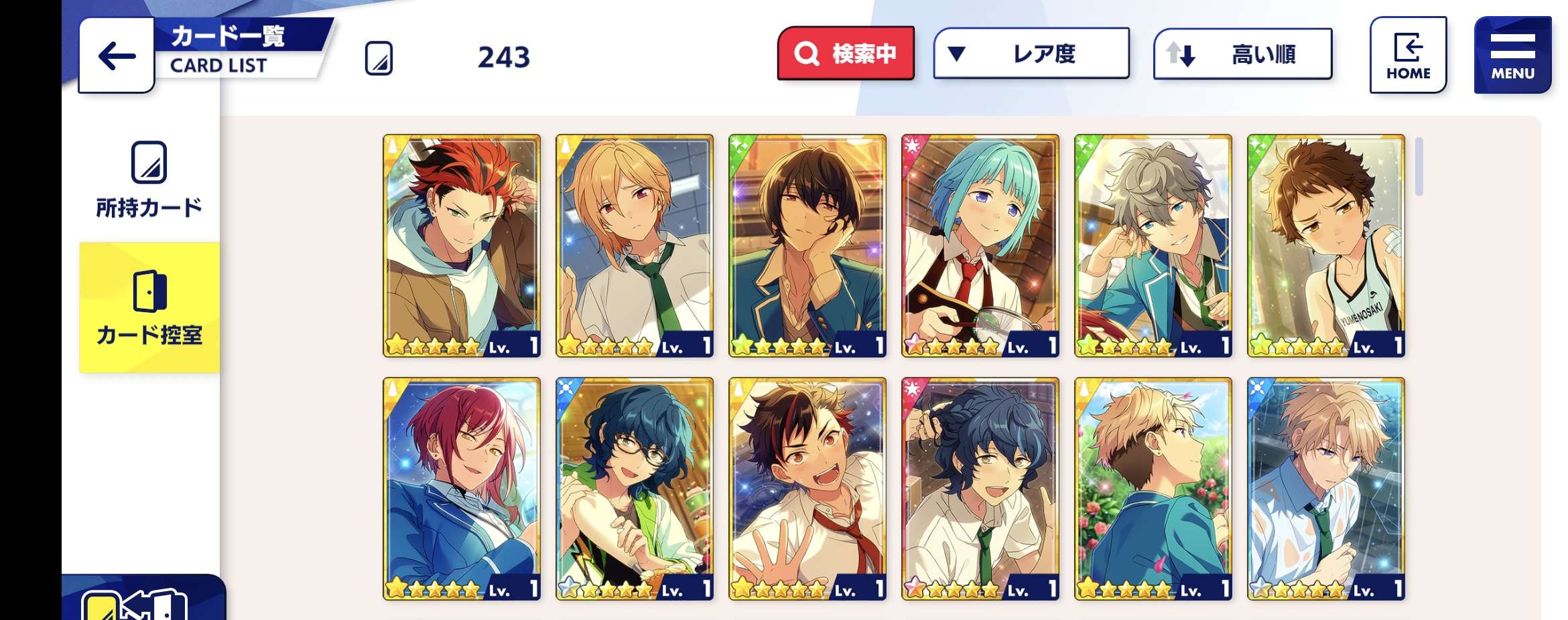This screenshot has height=620, width=1568.
Task: Click the card list scrollbar
Action: (x=1419, y=167)
